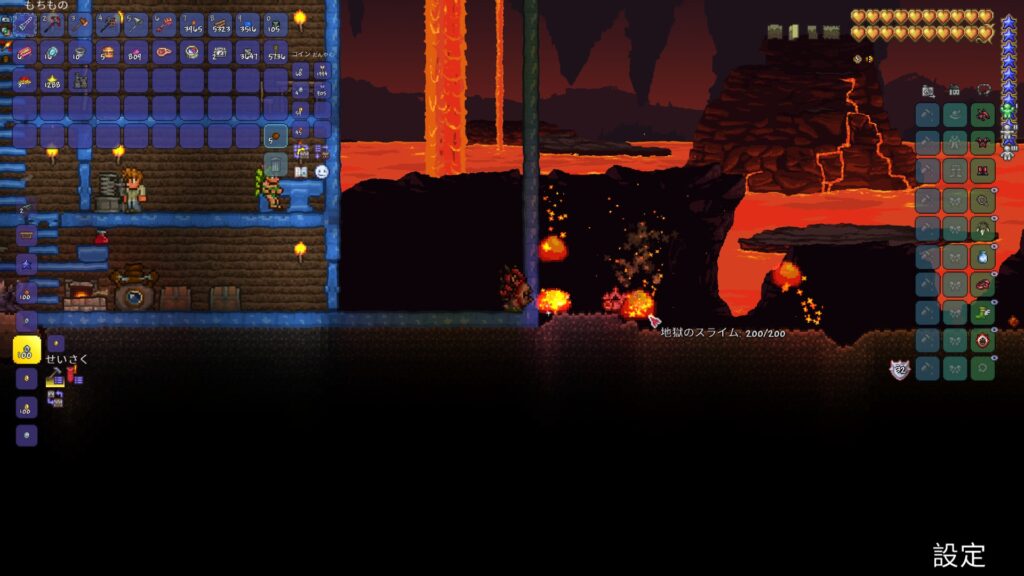The width and height of the screenshot is (1024, 576).
Task: Select the item stack of 5736
Action: [275, 52]
